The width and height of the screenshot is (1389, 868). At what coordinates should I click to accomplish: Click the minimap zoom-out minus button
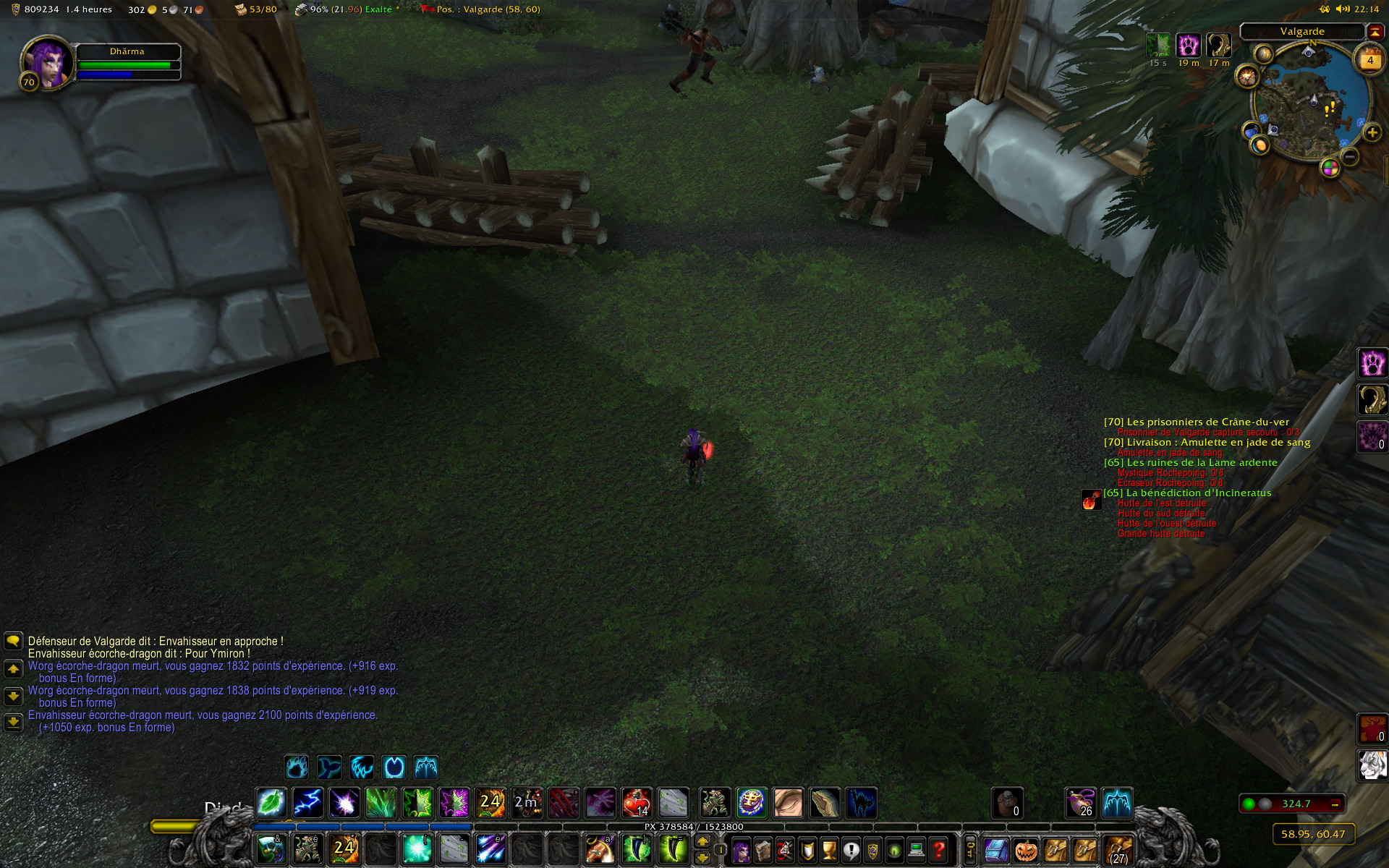(1350, 156)
